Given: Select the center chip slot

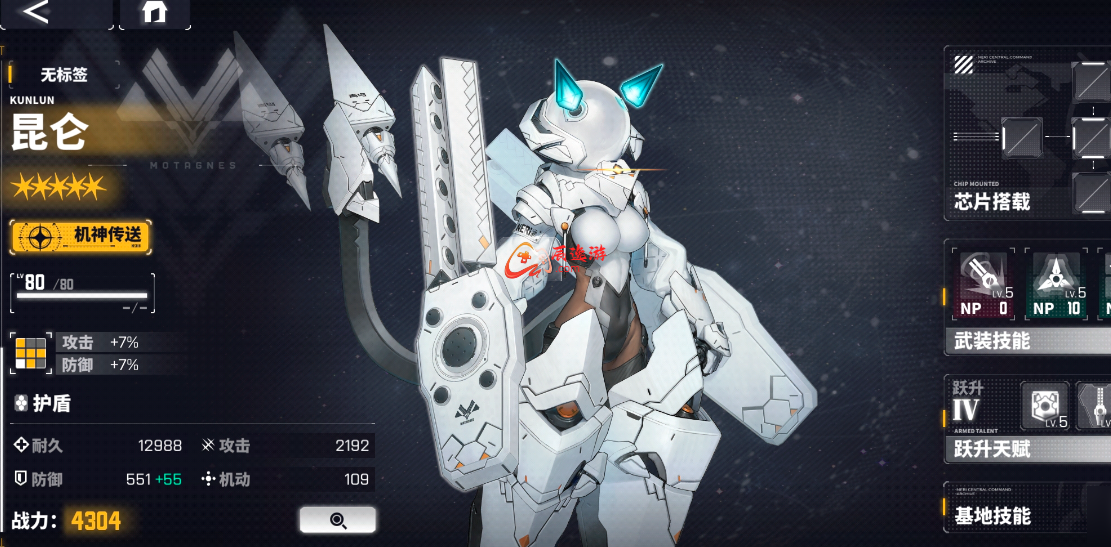Looking at the screenshot, I should pos(1022,135).
